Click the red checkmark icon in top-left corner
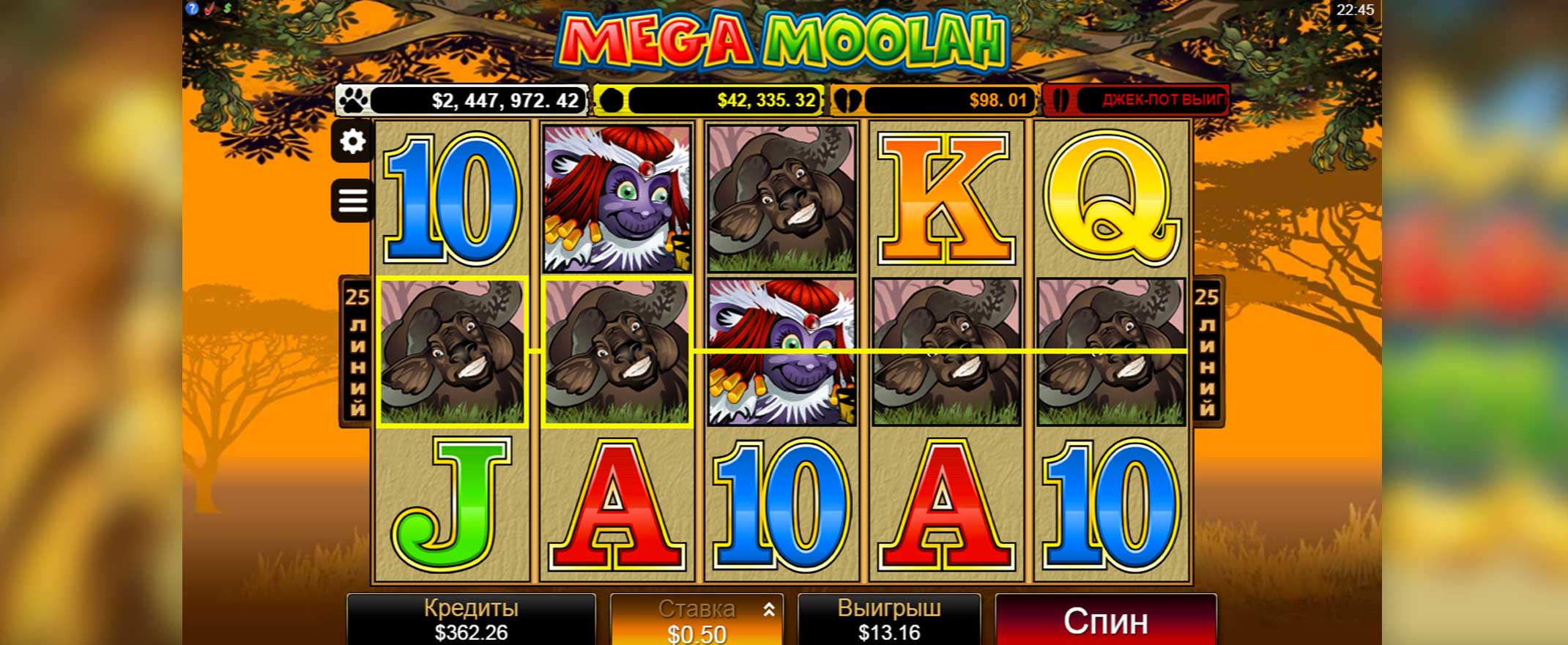Image resolution: width=1568 pixels, height=645 pixels. 209,8
